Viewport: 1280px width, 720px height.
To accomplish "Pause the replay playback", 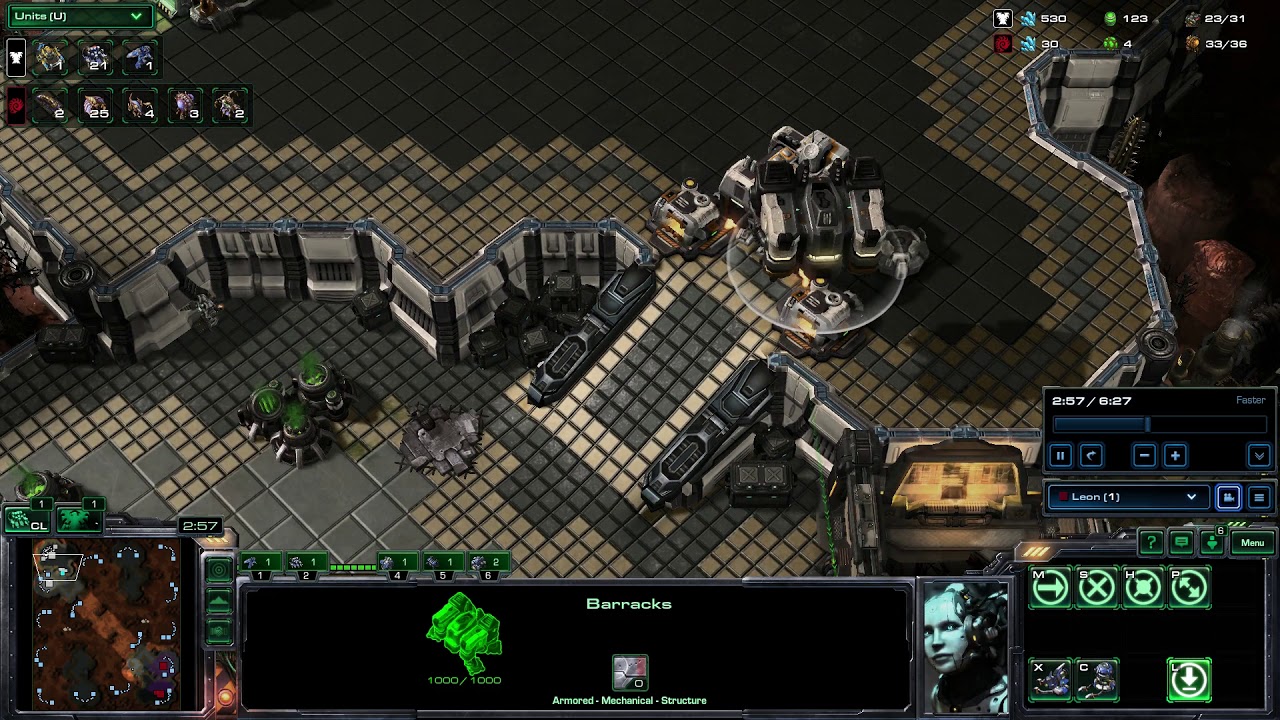I will point(1060,456).
